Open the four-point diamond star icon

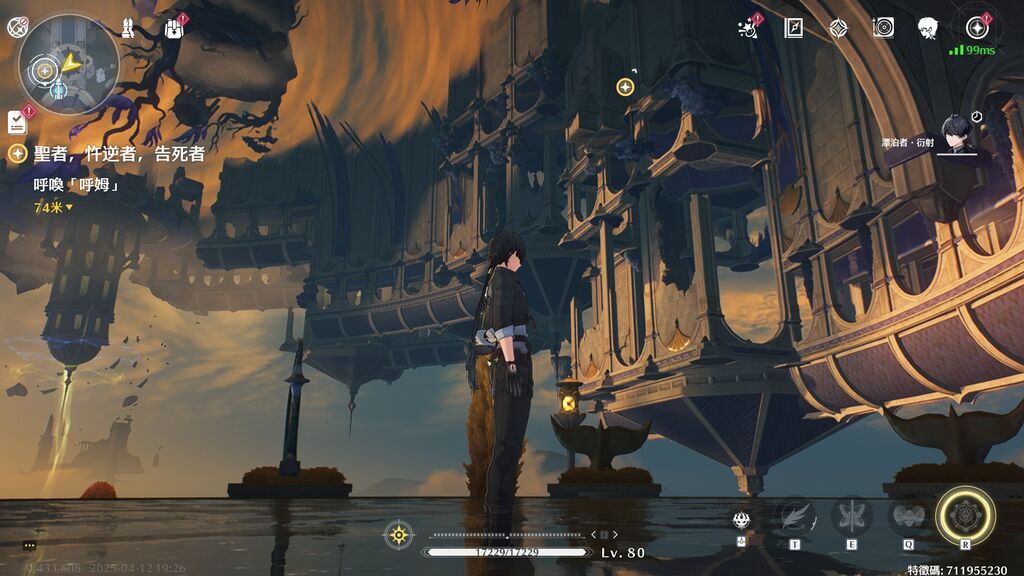coord(838,28)
